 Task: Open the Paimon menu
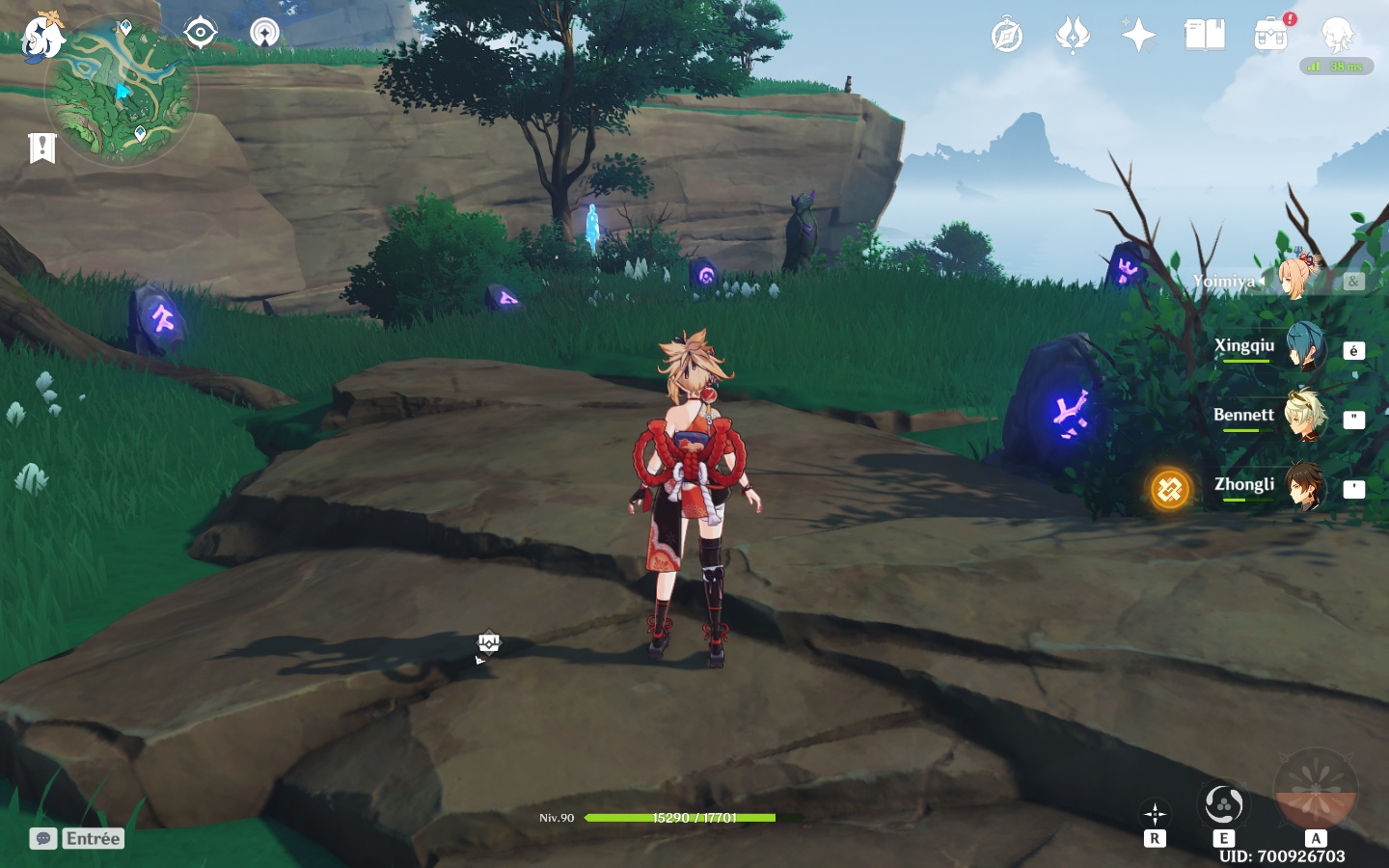(x=42, y=39)
